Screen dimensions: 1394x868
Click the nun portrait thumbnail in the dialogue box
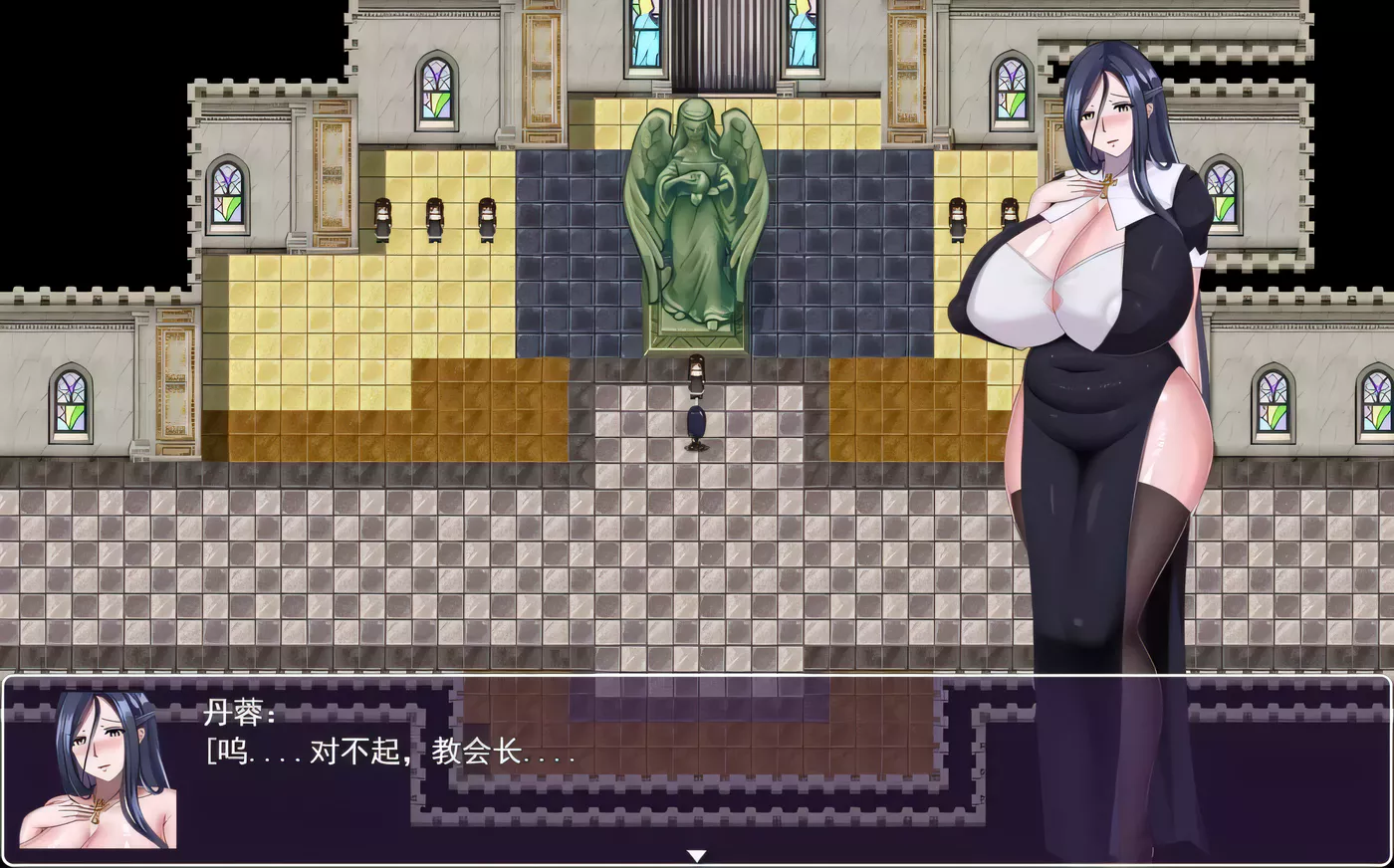[100, 776]
